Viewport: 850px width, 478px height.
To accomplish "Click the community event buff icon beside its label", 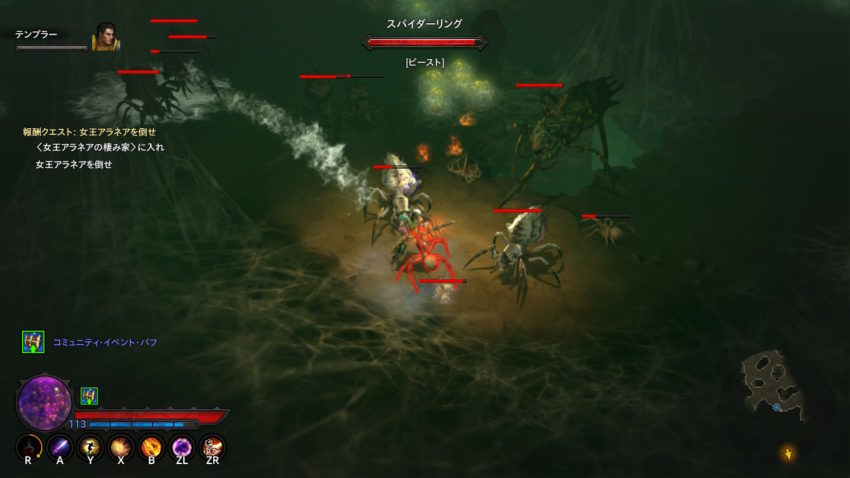I will (x=33, y=342).
